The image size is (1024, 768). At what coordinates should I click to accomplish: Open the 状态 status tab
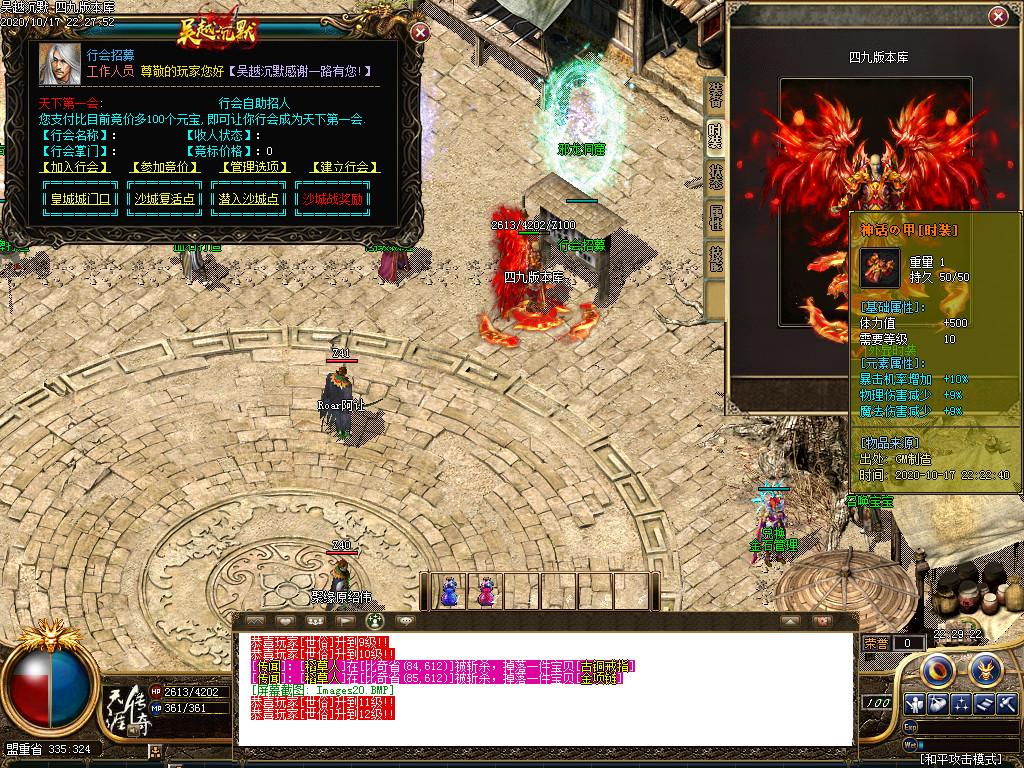(x=716, y=177)
